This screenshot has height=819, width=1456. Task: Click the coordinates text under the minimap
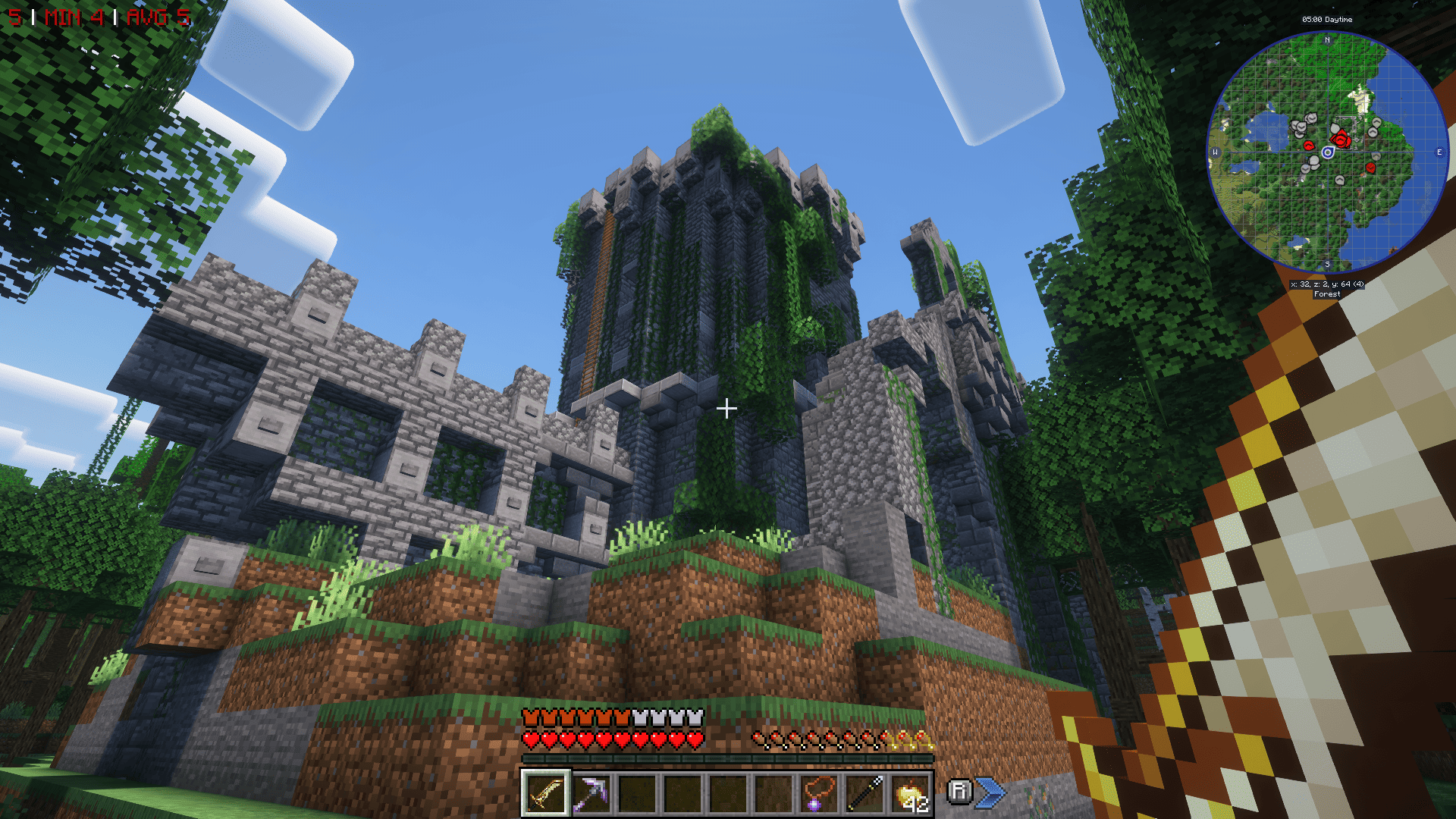point(1329,284)
